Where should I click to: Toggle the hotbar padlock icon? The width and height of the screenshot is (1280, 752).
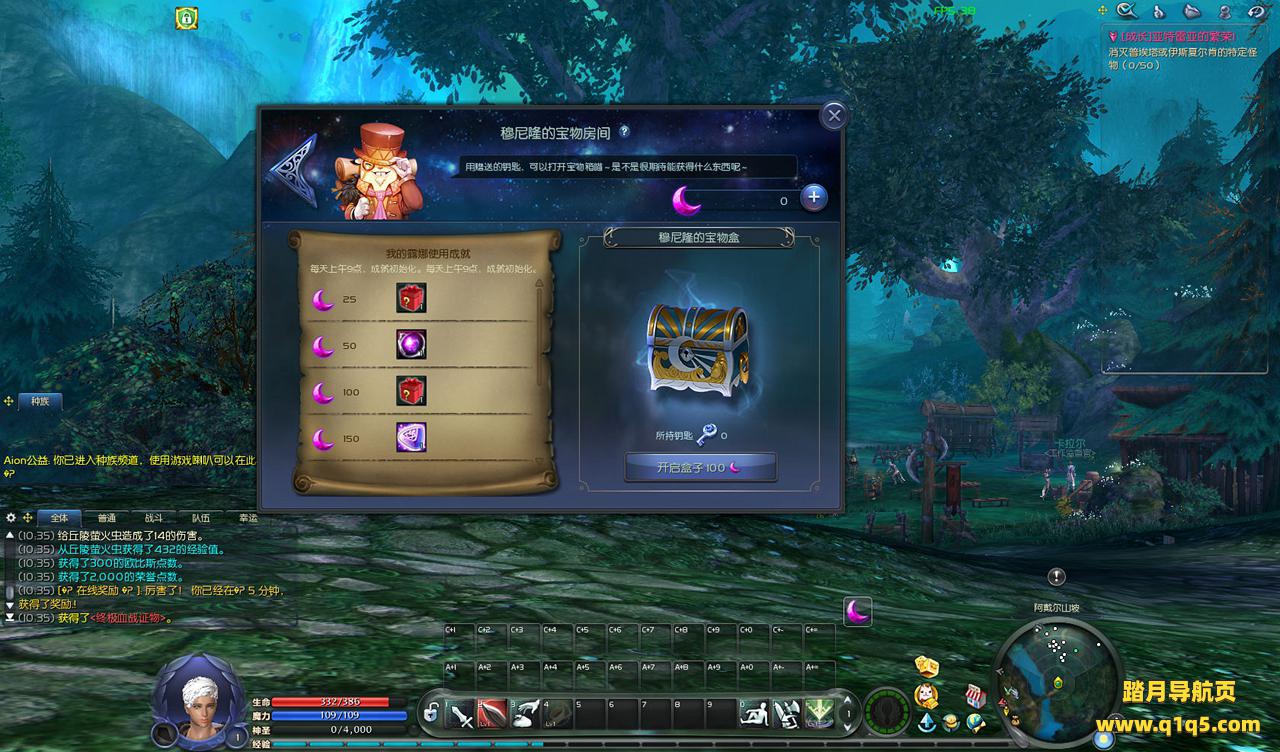[x=431, y=713]
